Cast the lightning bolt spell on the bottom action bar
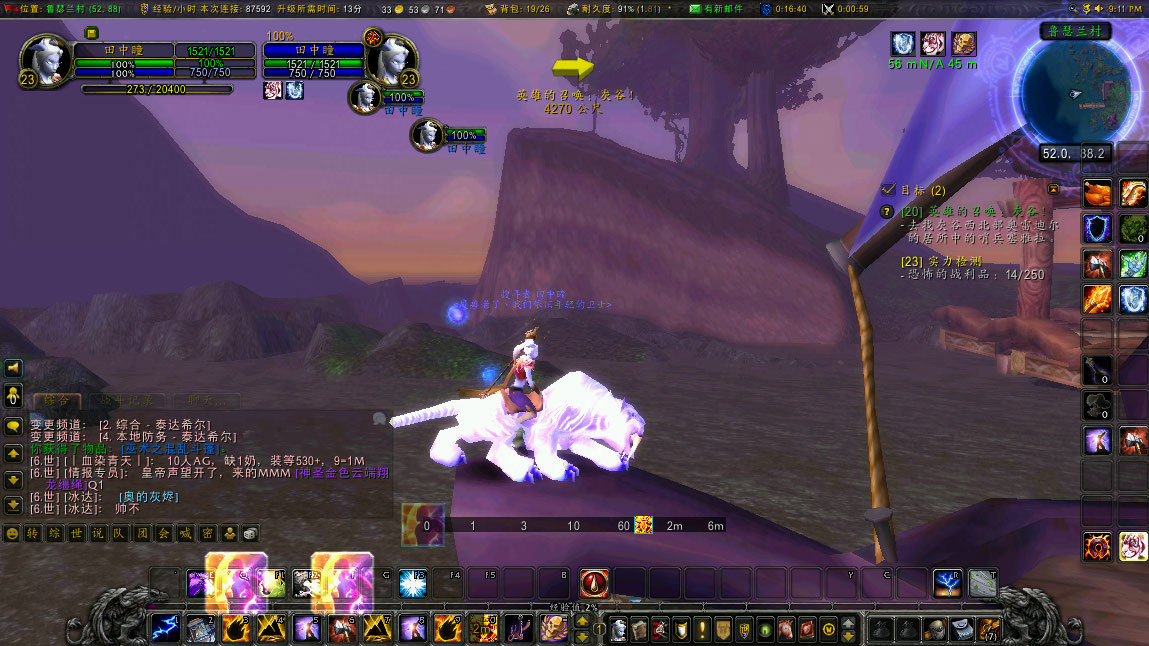 [x=165, y=628]
